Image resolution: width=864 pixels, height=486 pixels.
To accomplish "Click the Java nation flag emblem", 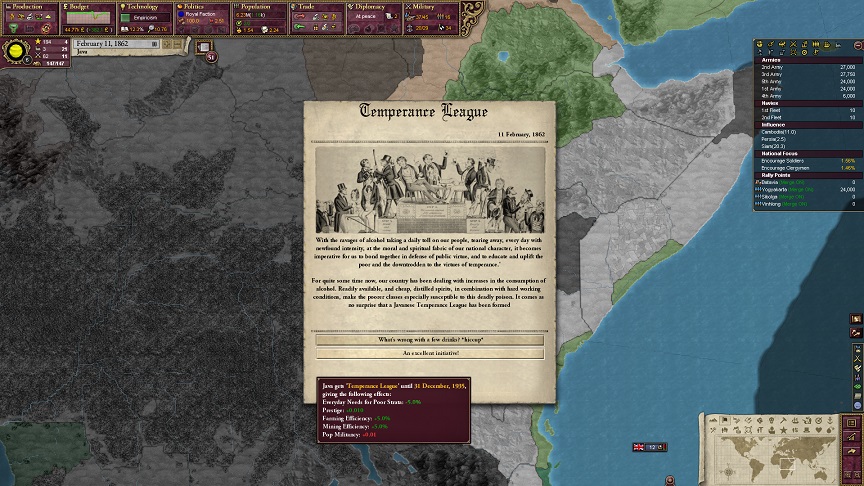I will pos(16,51).
